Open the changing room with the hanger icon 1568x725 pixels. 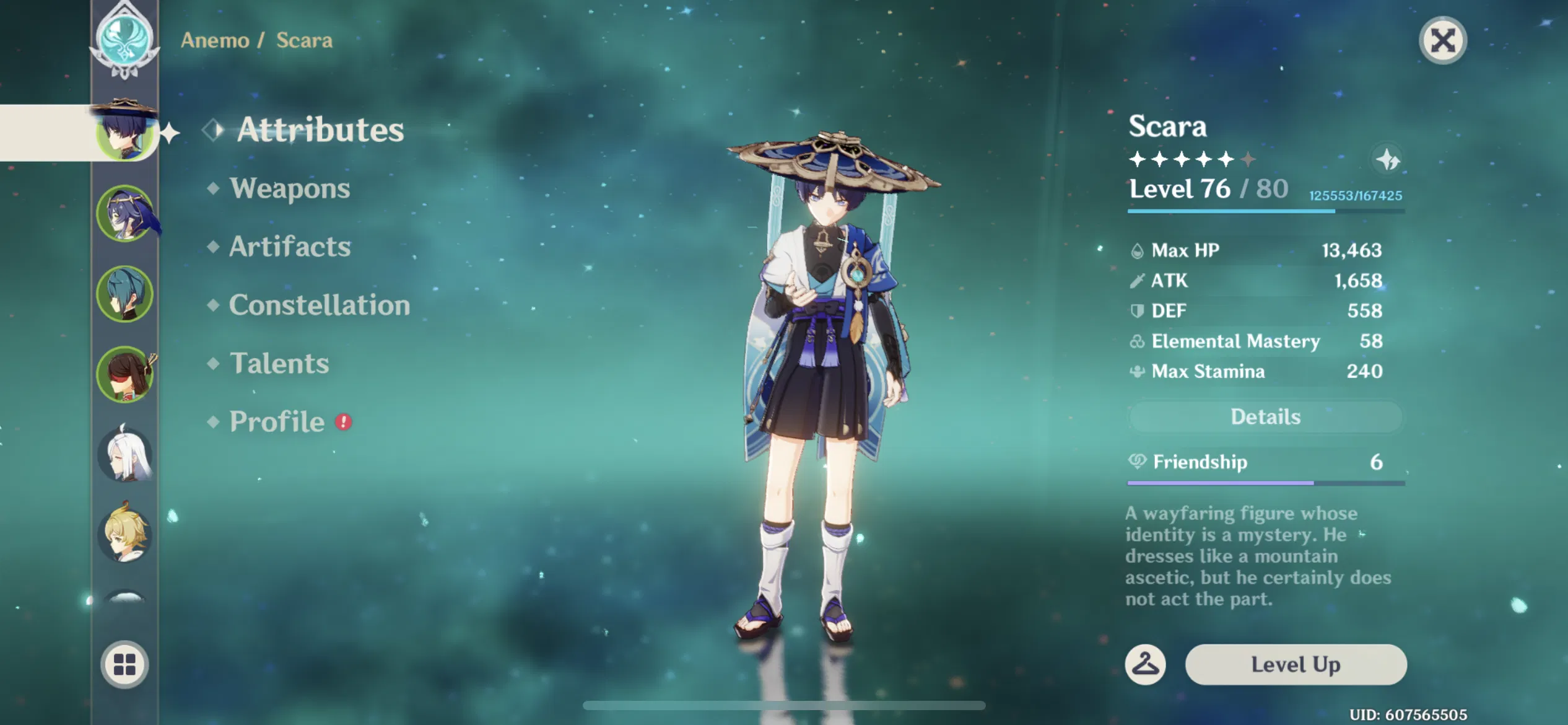[1146, 664]
